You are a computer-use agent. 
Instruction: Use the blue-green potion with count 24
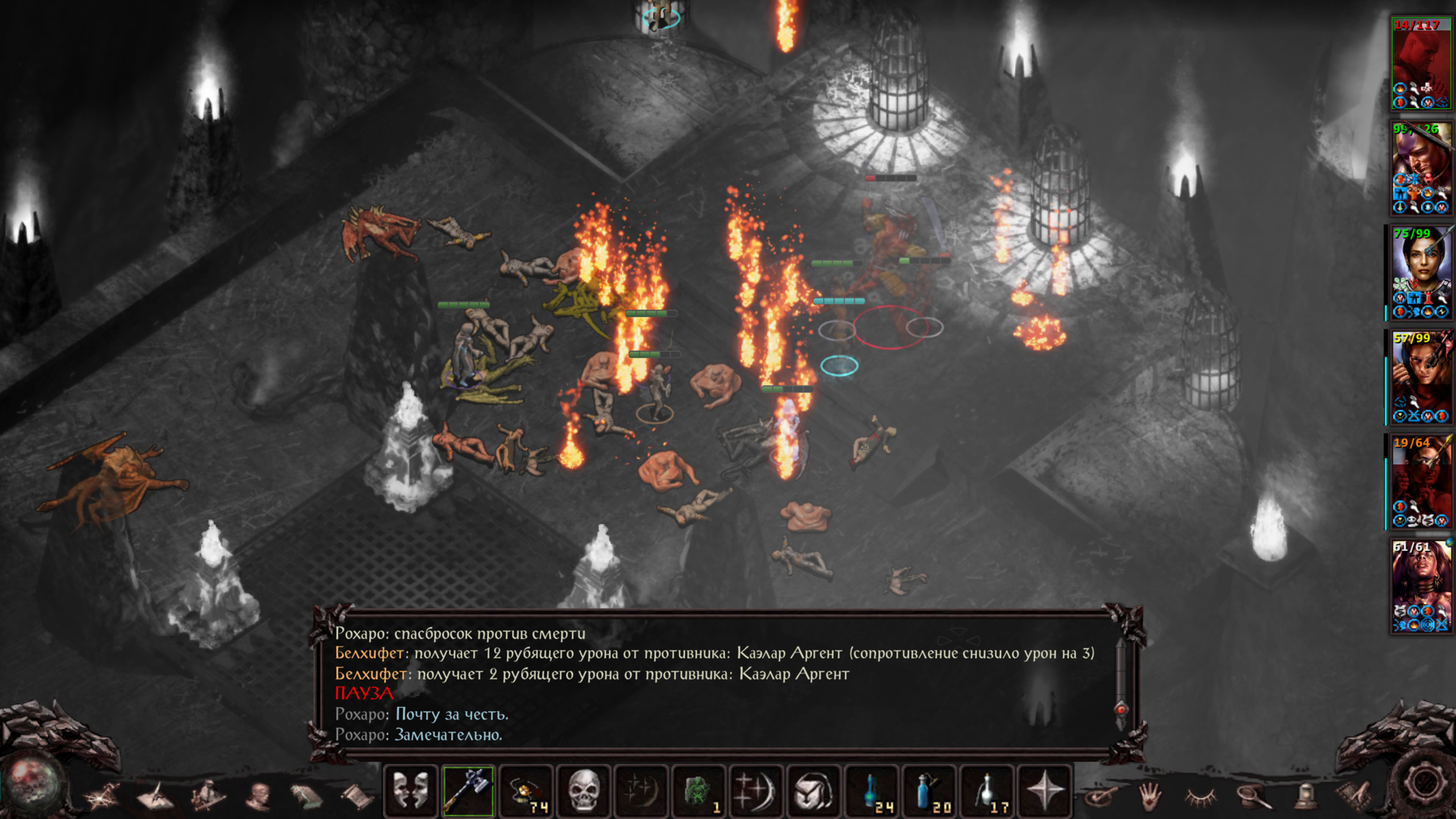(x=872, y=791)
